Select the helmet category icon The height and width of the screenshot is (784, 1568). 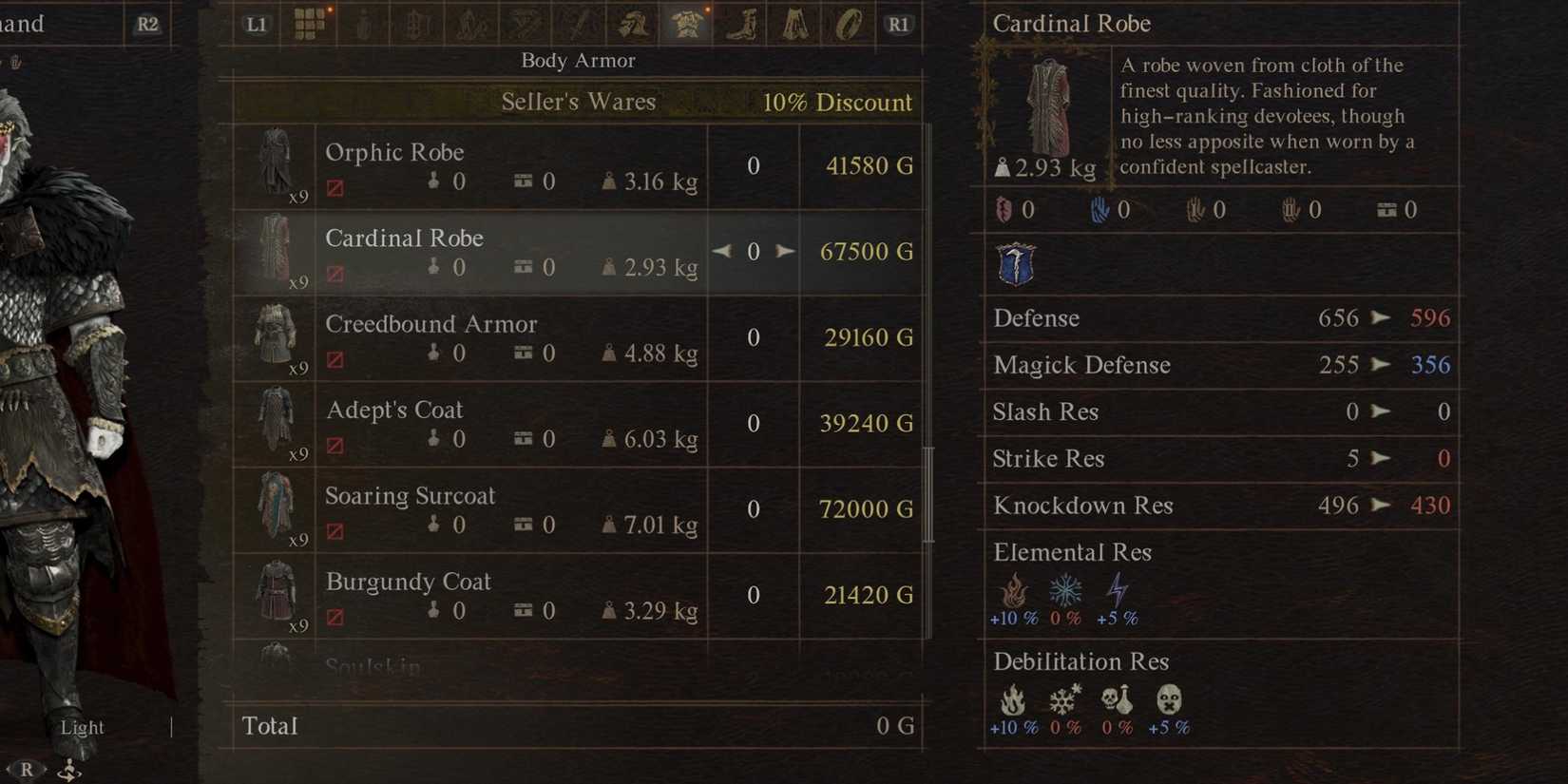point(632,23)
